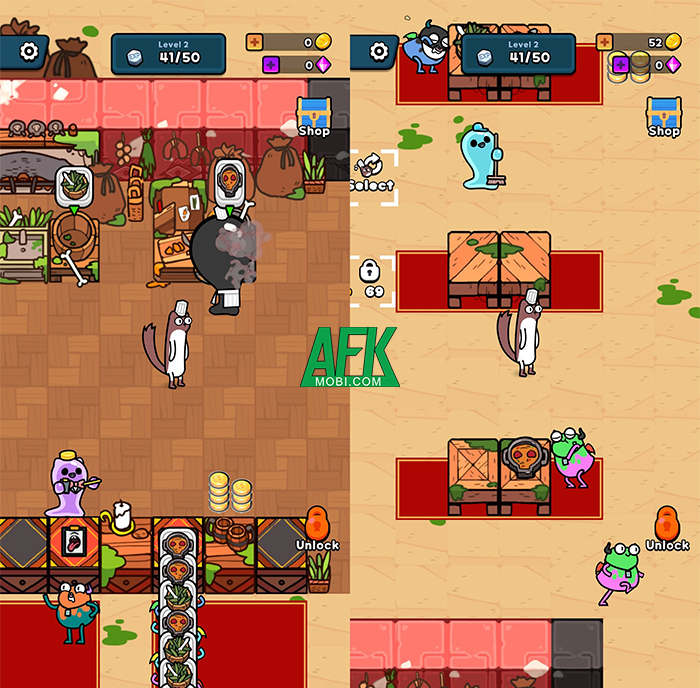Image resolution: width=700 pixels, height=688 pixels.
Task: Open the Shop beside the pink kitchen wall
Action: point(314,116)
